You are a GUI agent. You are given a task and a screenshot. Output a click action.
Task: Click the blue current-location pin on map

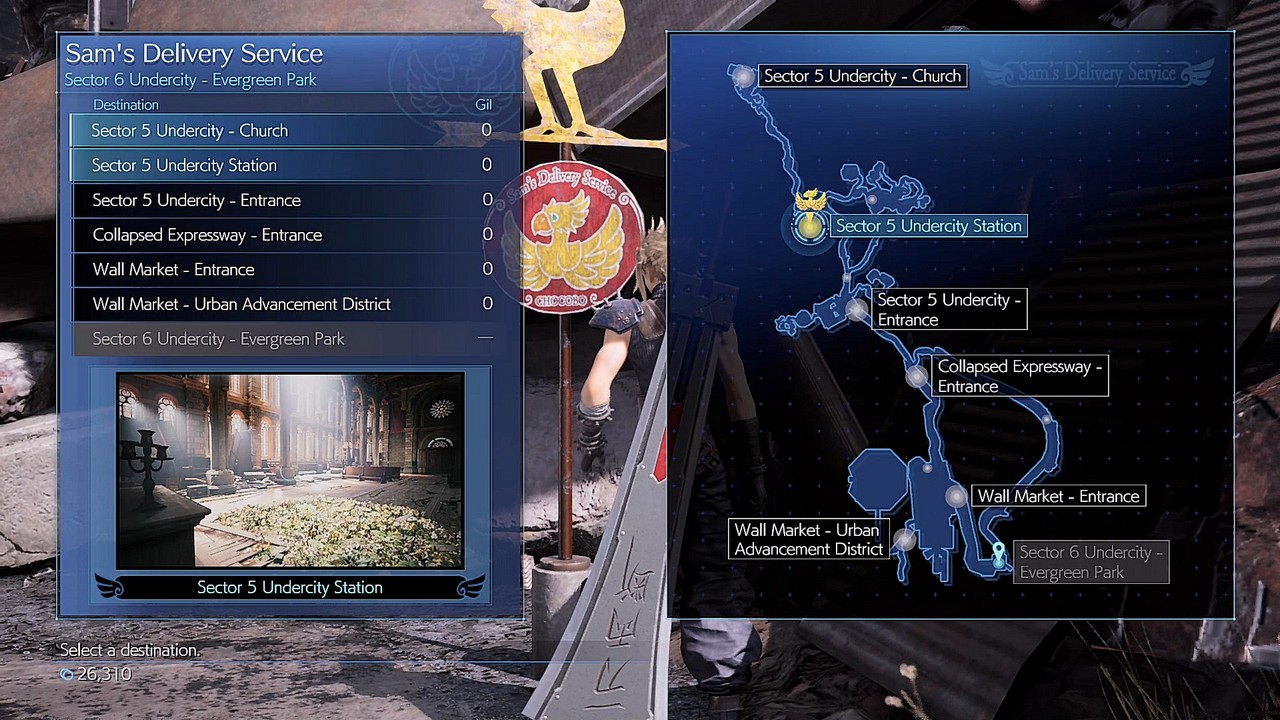(998, 555)
